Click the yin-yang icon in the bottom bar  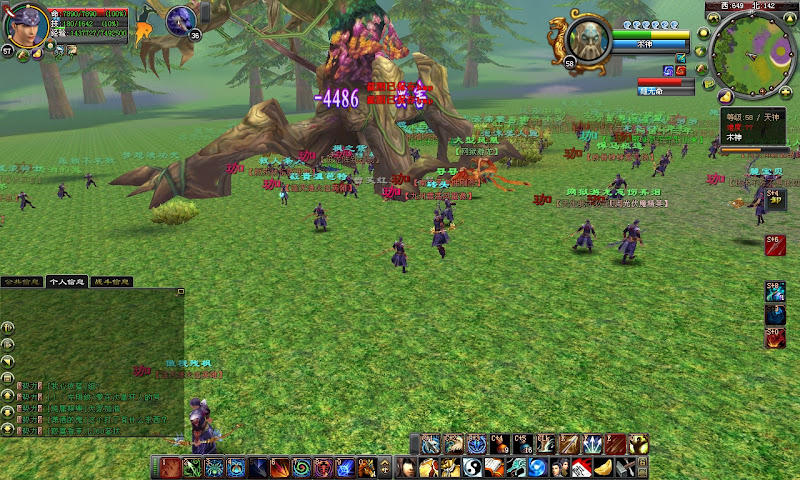[x=472, y=467]
